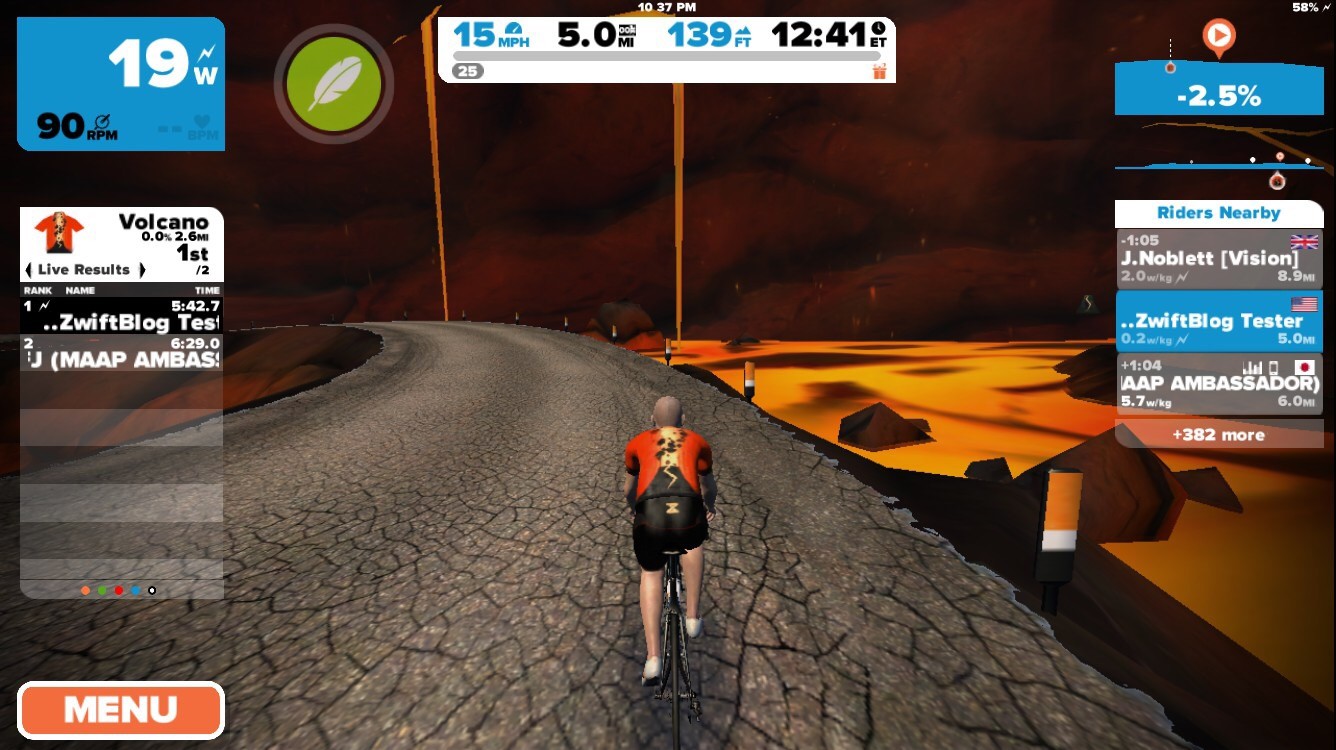Select the MAAP AMBASSADOR rider in Riders Nearby

pos(1218,384)
